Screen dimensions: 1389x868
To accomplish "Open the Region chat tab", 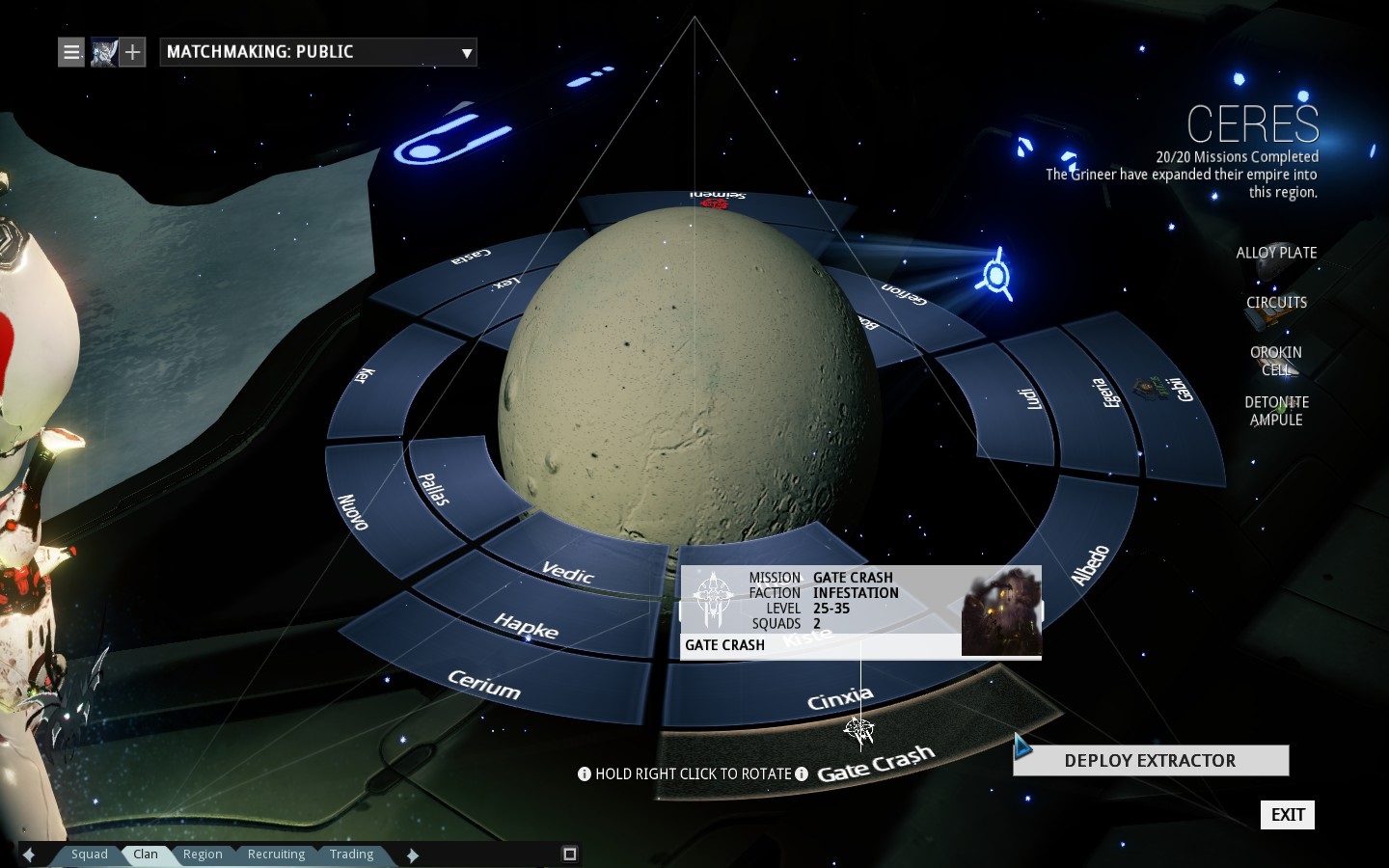I will (x=203, y=854).
